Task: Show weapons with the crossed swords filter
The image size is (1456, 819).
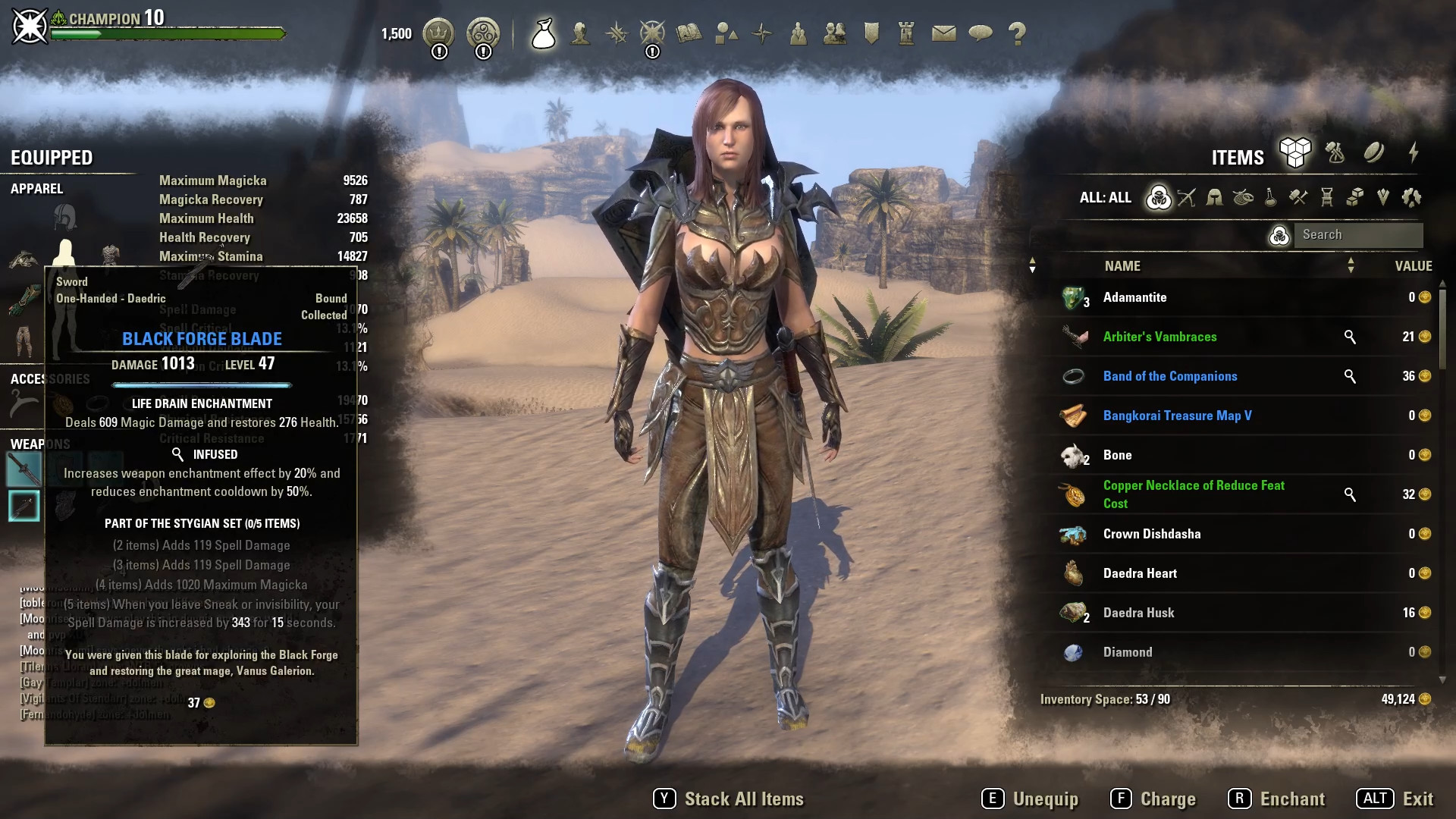Action: point(1186,198)
